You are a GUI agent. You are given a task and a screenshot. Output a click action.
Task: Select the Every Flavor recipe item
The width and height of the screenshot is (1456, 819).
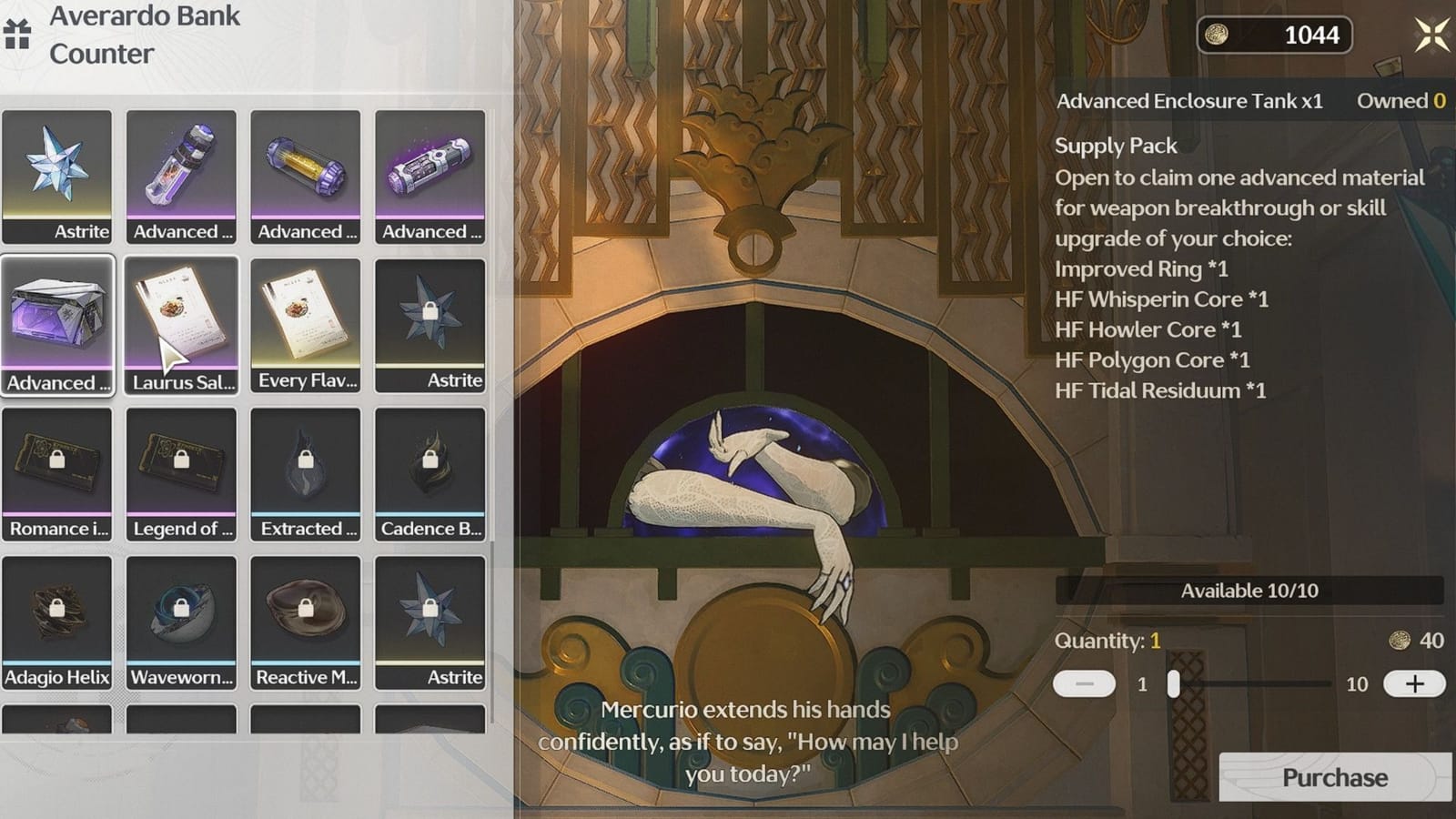tap(306, 323)
